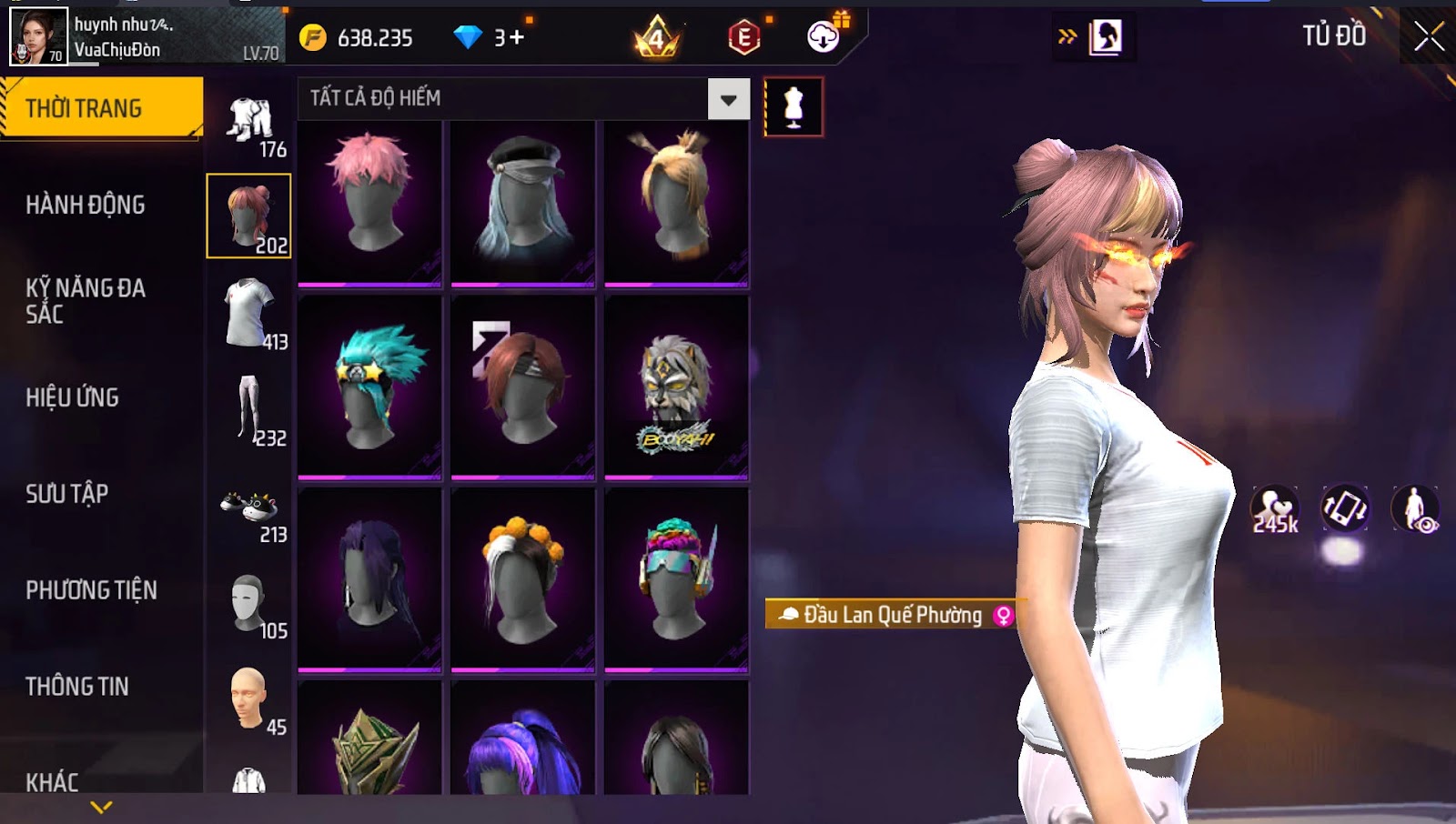Show the Thông Tin section
The image size is (1456, 824).
pos(77,687)
